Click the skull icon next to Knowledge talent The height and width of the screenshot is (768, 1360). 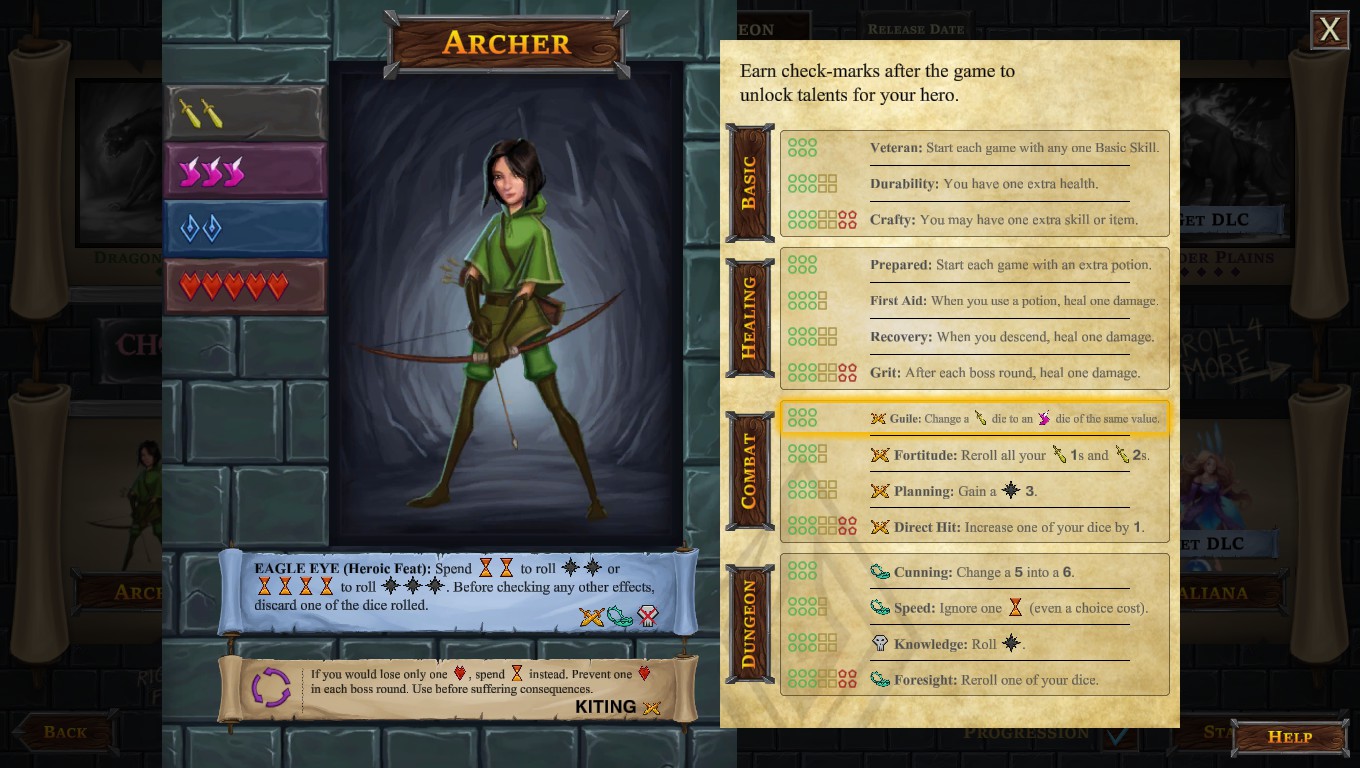pyautogui.click(x=880, y=643)
